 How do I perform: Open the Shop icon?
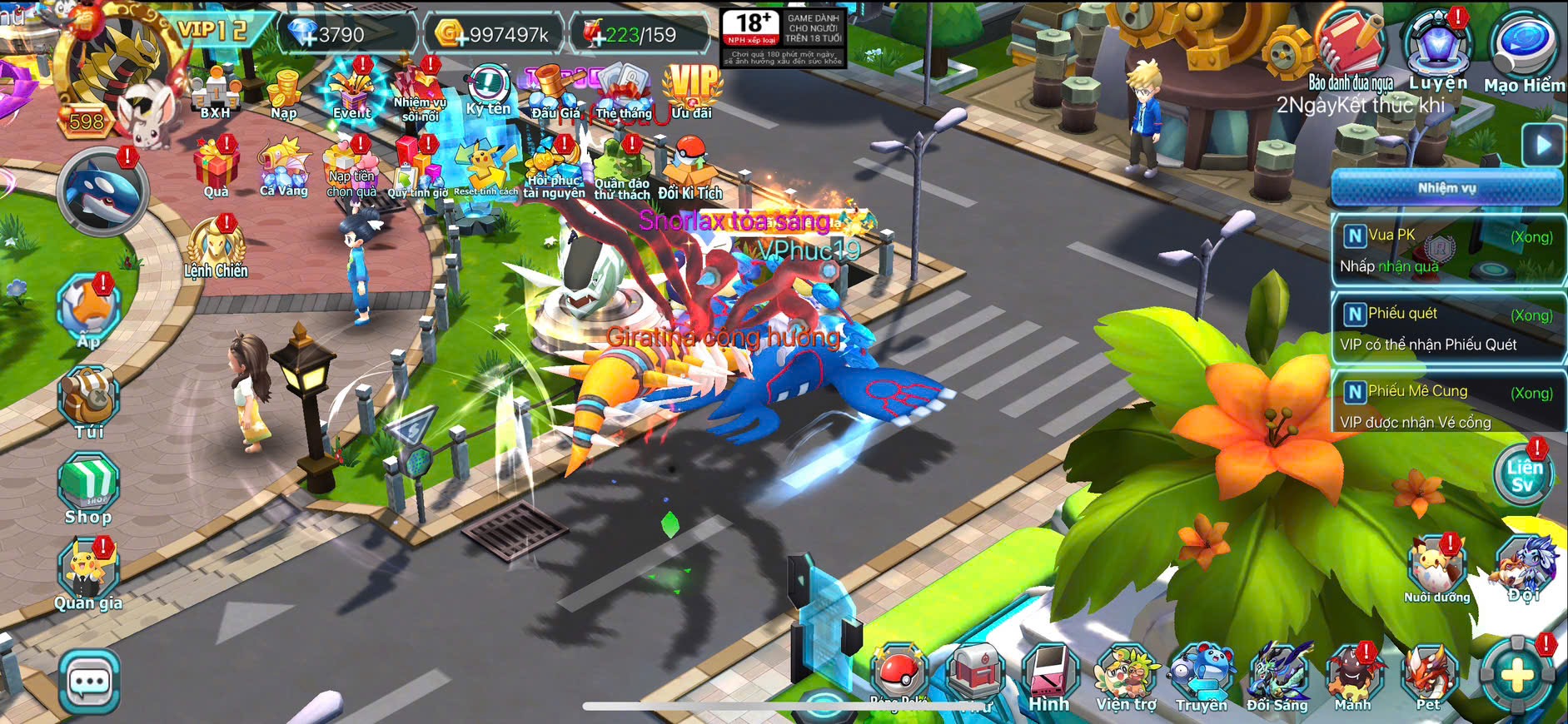click(88, 488)
